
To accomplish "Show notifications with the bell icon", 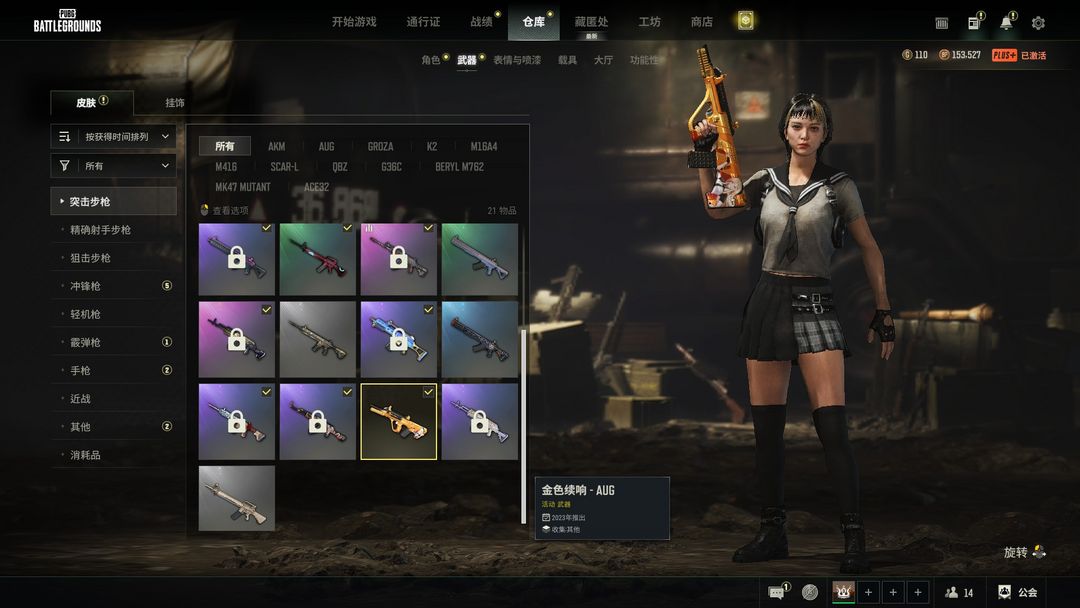I will click(x=1006, y=23).
